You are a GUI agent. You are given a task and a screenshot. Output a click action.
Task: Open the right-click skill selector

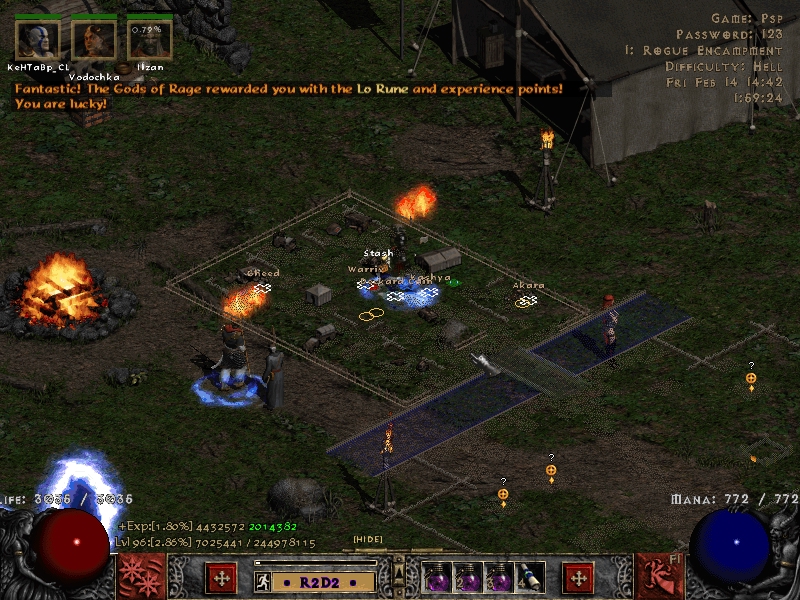(x=661, y=577)
